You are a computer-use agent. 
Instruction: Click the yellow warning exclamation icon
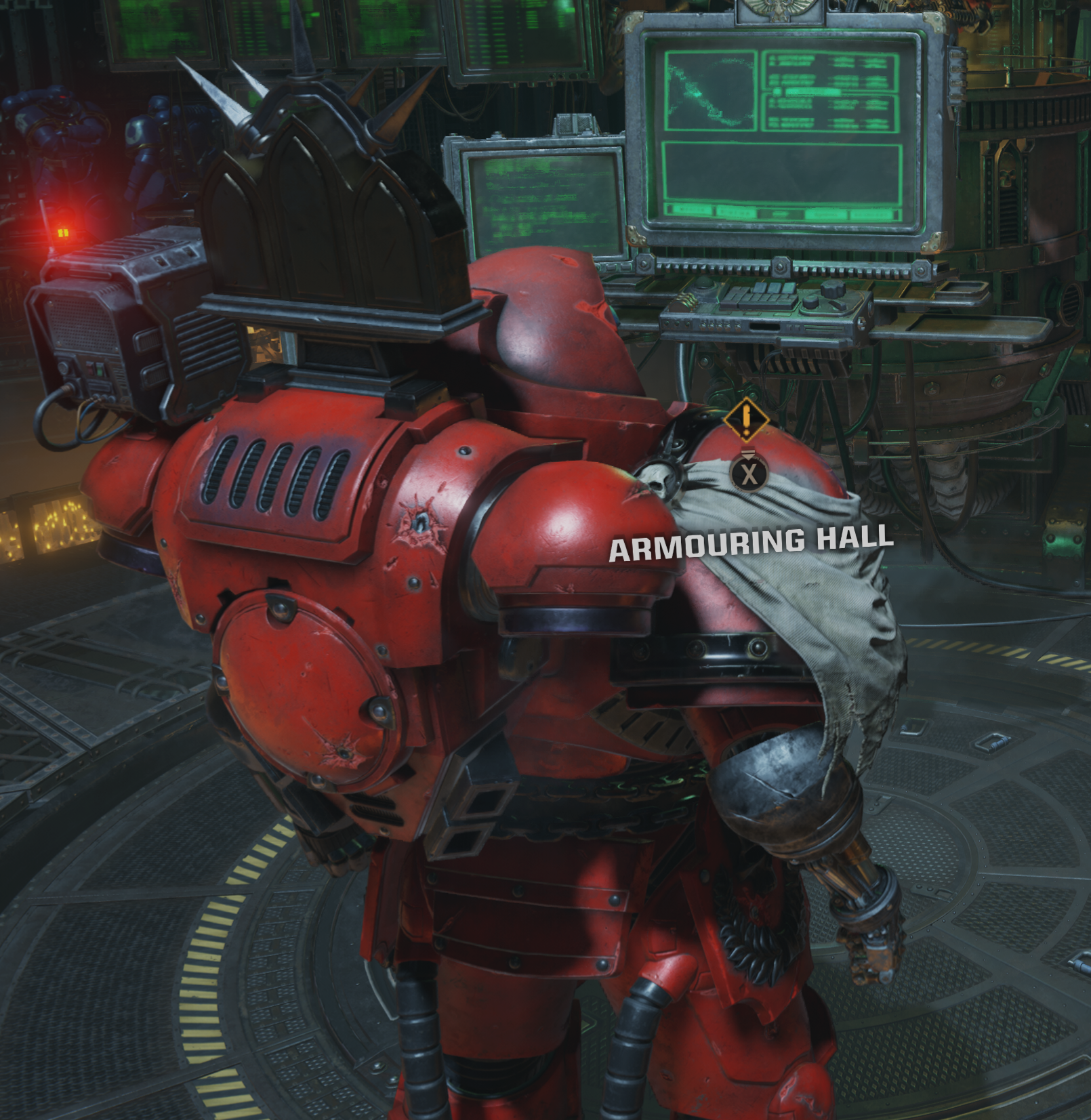click(x=748, y=420)
